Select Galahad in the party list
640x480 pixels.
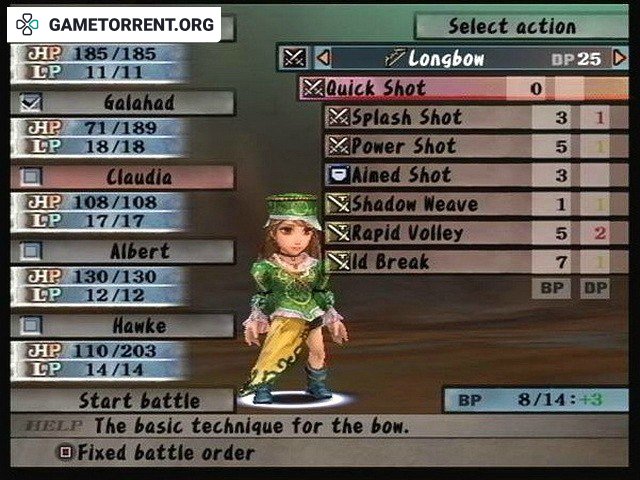136,102
